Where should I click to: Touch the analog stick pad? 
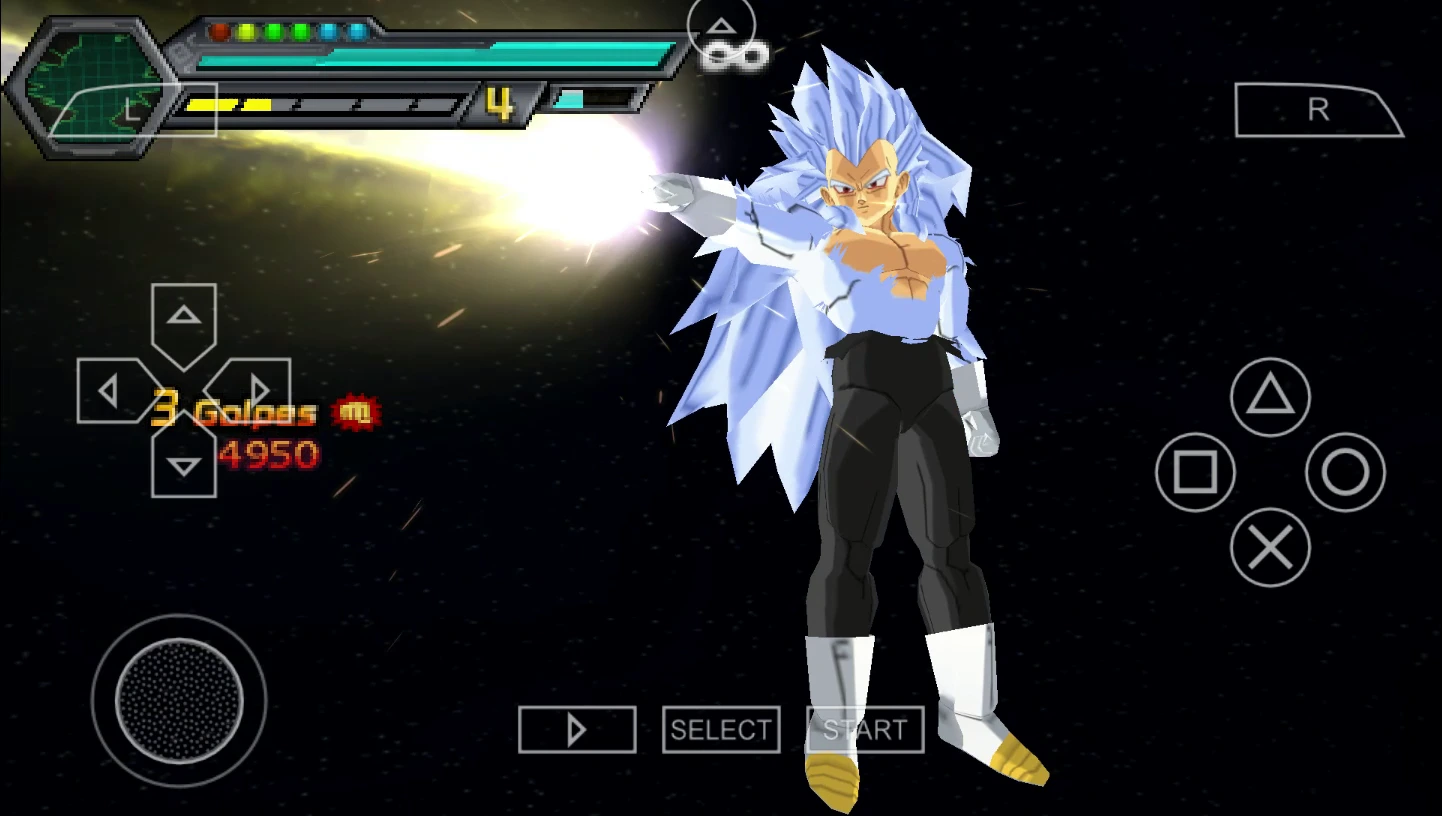(x=179, y=700)
